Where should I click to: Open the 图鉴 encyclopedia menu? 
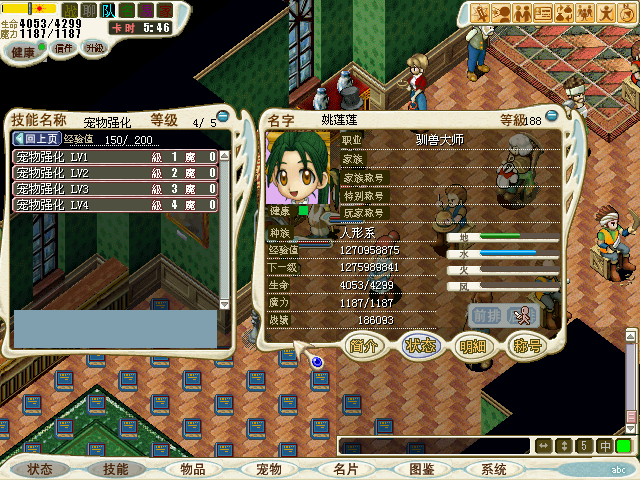click(421, 469)
